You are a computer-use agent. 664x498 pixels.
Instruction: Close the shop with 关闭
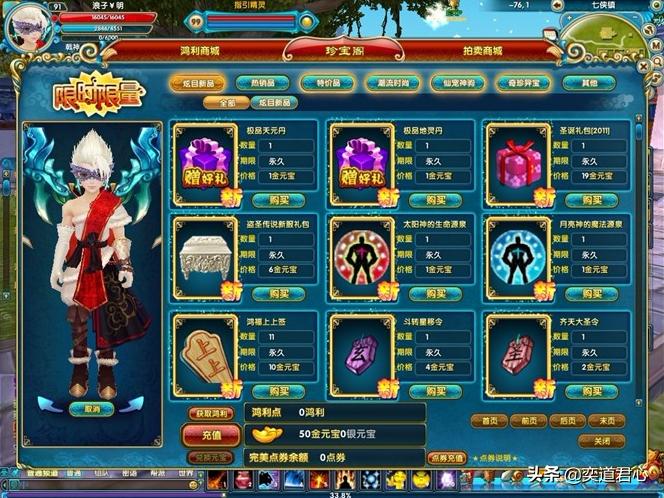[x=602, y=441]
